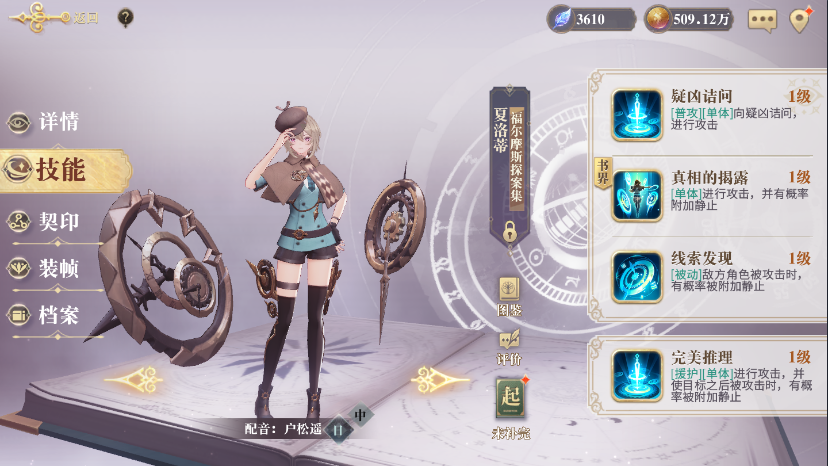Viewport: 828px width, 466px height.
Task: Select the 技能 skills tab
Action: coord(60,170)
